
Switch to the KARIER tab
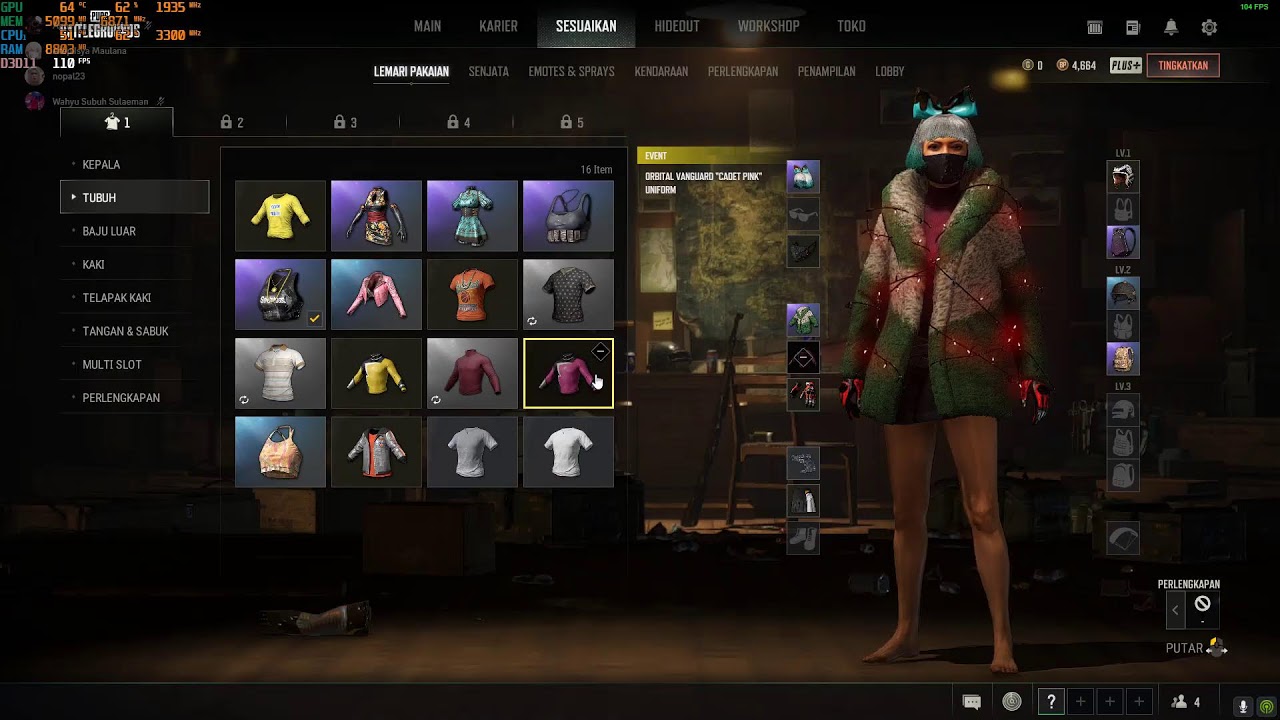(498, 26)
